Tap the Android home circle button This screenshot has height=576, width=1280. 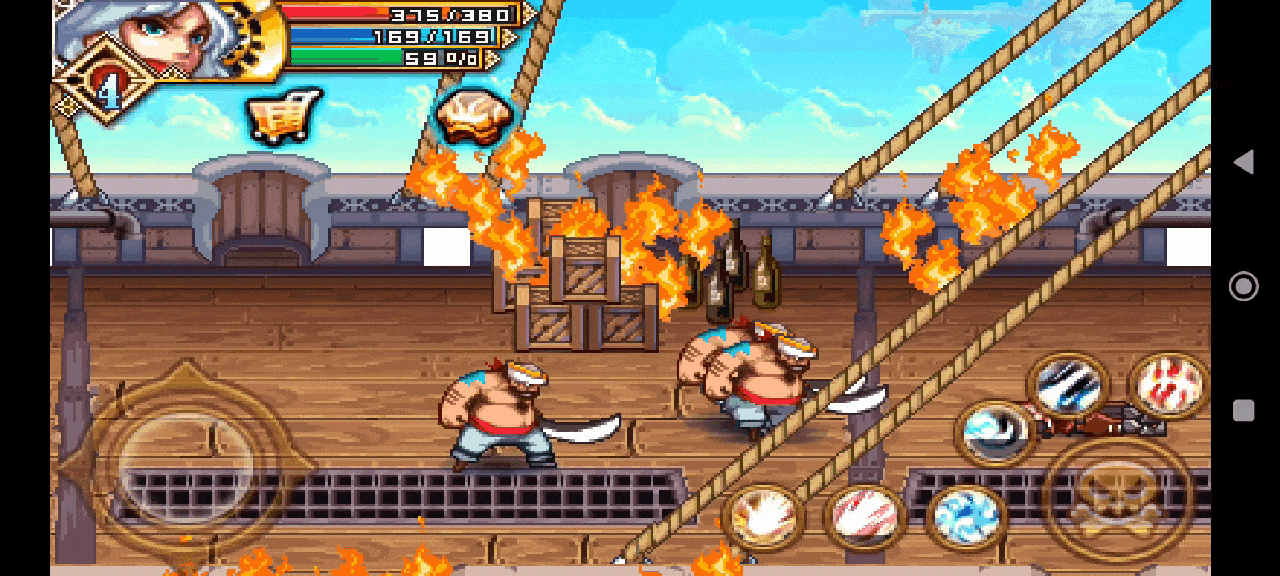tap(1243, 287)
